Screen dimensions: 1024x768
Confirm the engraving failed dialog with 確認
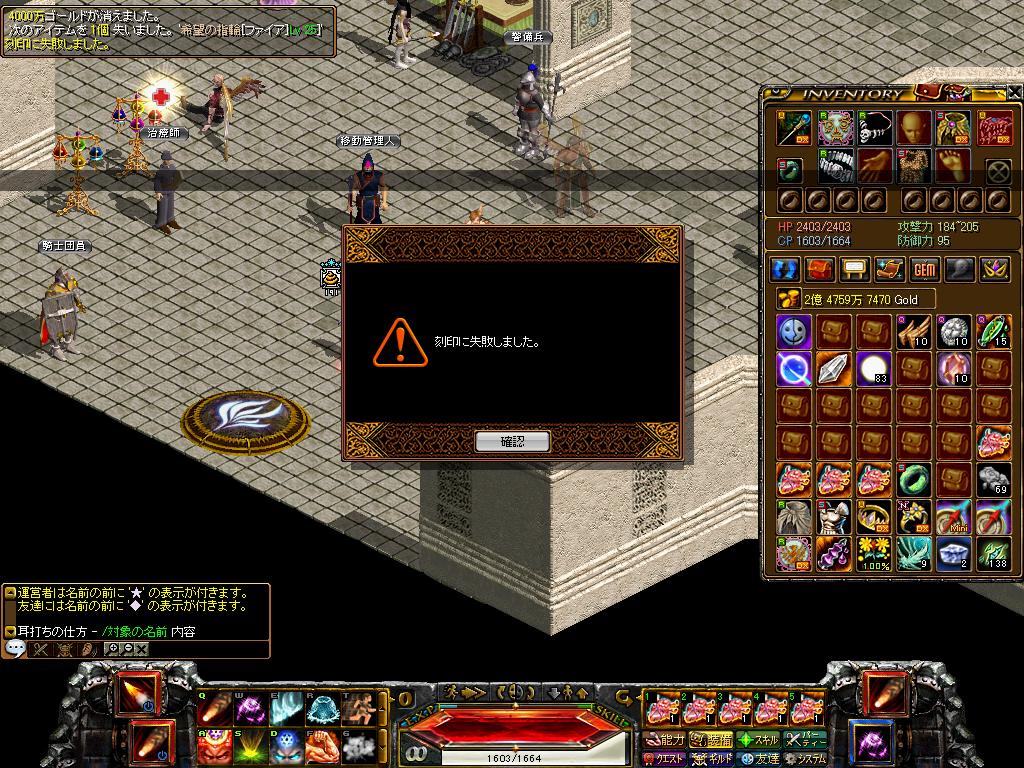pyautogui.click(x=512, y=441)
